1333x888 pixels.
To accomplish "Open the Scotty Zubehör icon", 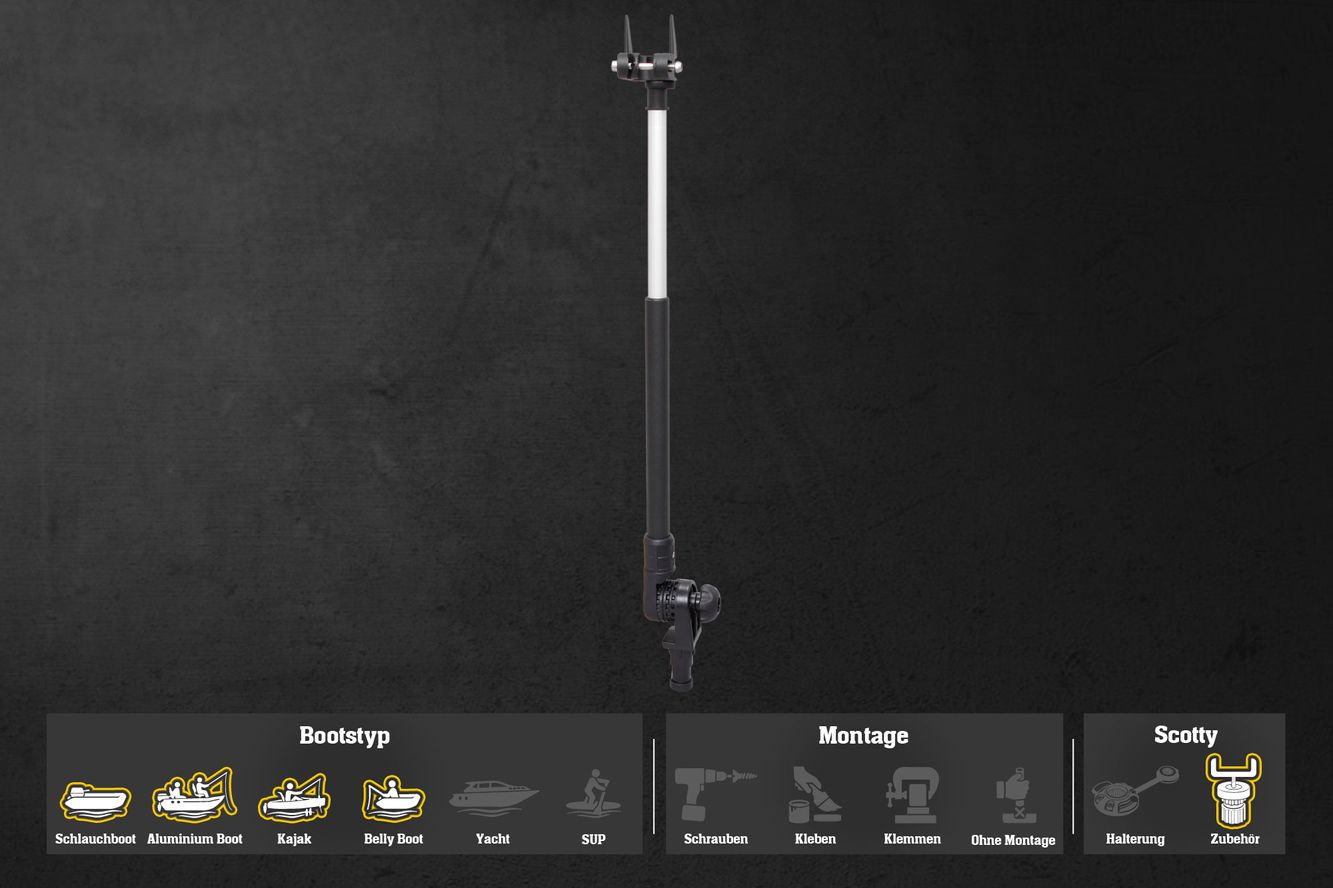I will pyautogui.click(x=1234, y=791).
